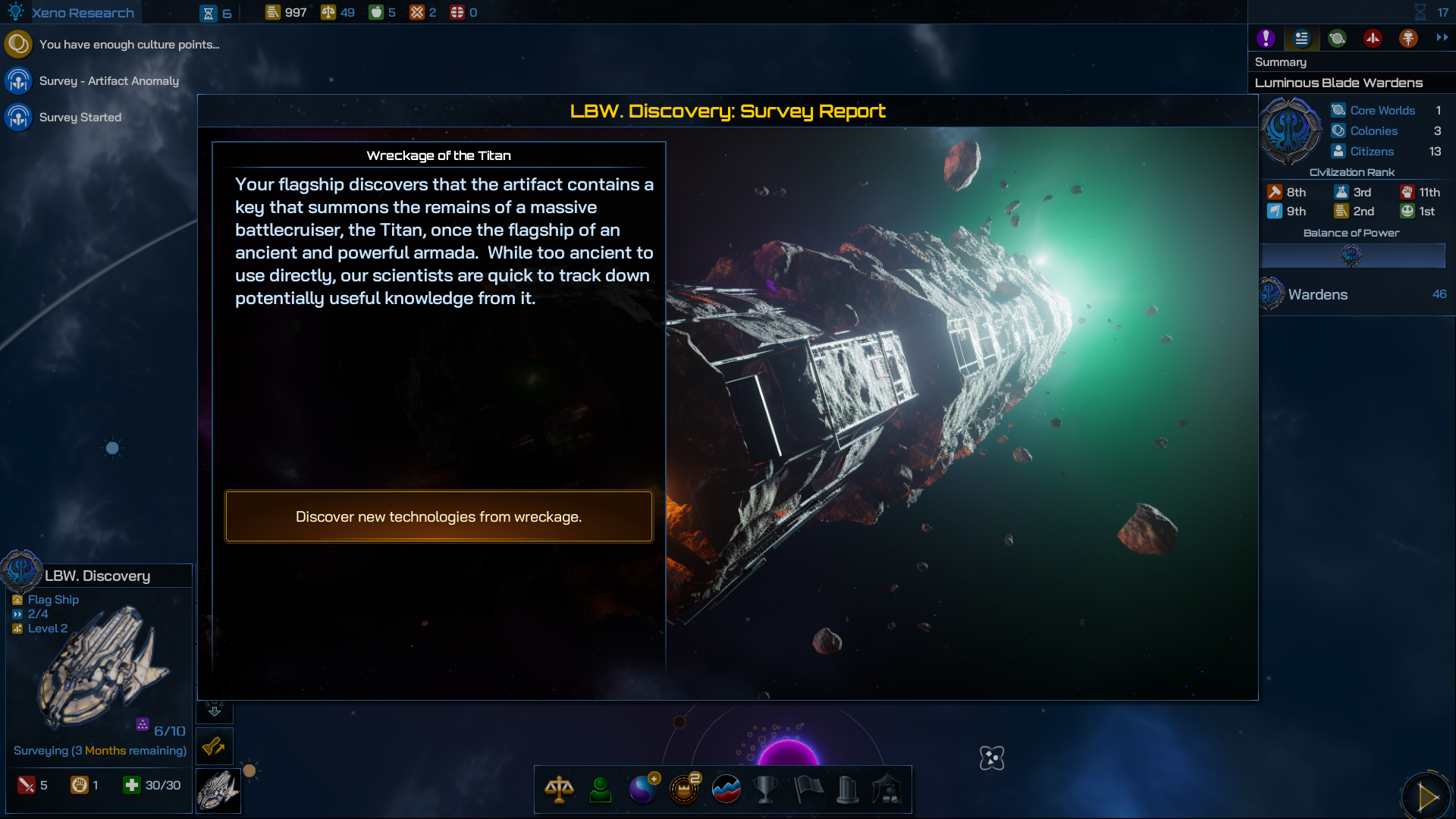The width and height of the screenshot is (1456, 819).
Task: Select the flagship thumbnail beside the ship panel
Action: [x=218, y=791]
